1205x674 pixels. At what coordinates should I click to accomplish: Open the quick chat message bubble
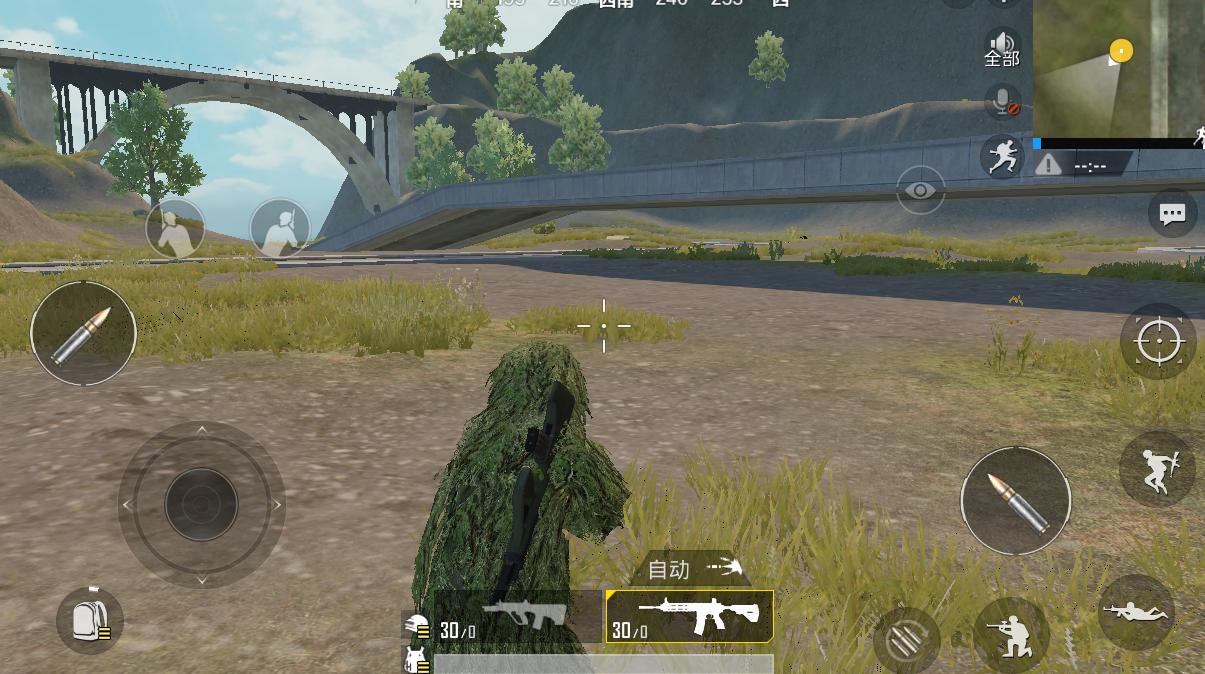(x=1172, y=213)
